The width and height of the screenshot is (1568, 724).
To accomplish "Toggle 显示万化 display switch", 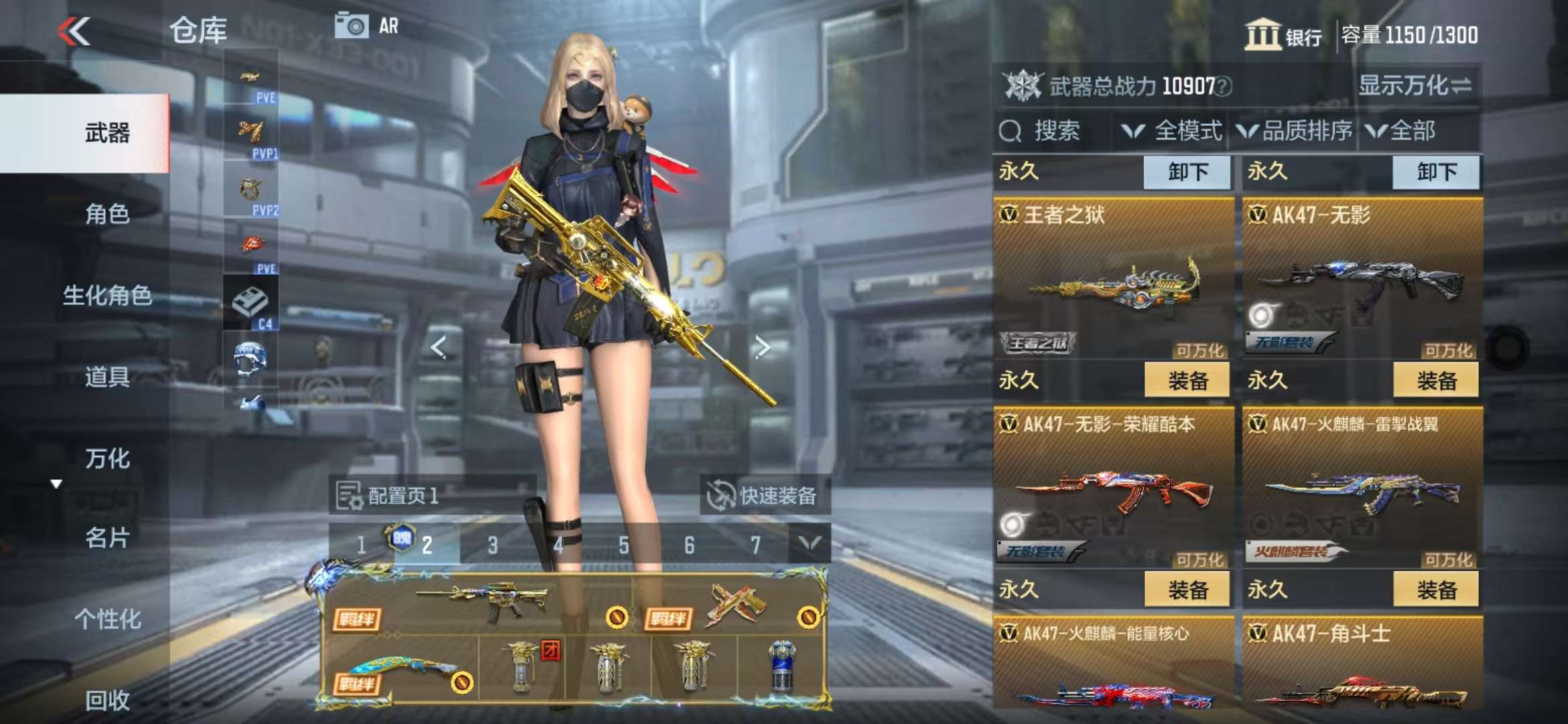I will 1414,86.
